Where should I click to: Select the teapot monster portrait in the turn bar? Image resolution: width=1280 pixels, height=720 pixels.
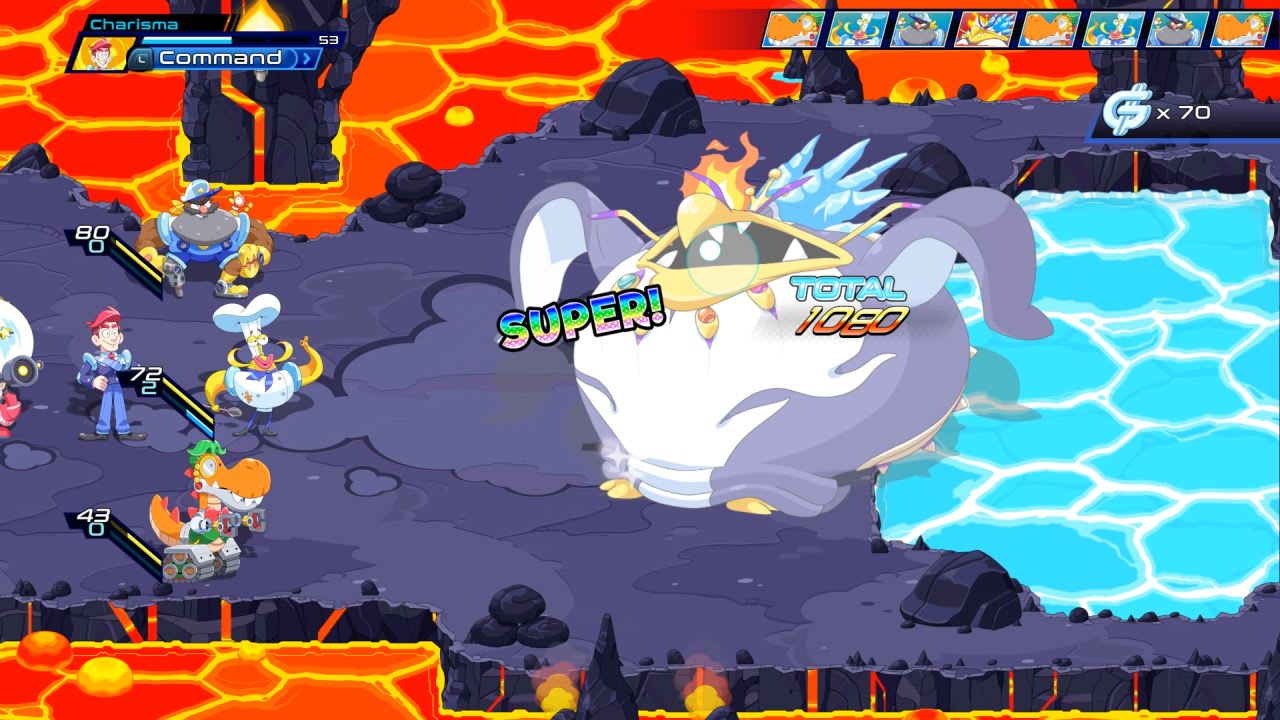point(857,30)
